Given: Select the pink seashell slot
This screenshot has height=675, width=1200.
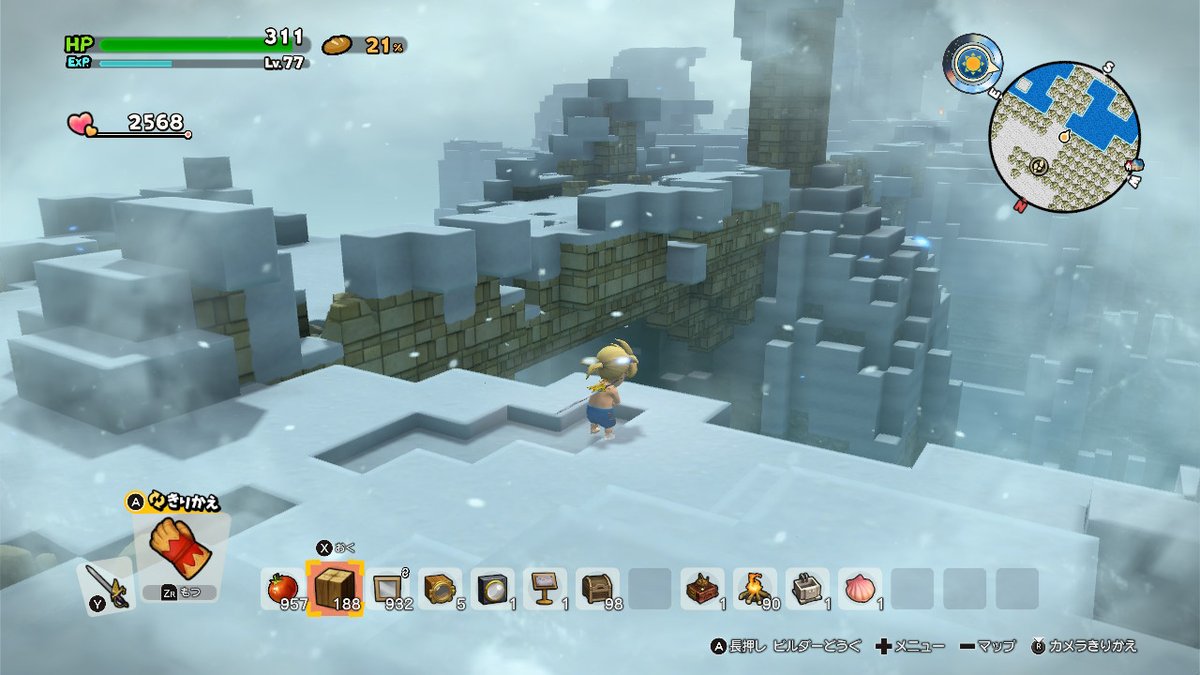Looking at the screenshot, I should pyautogui.click(x=859, y=588).
